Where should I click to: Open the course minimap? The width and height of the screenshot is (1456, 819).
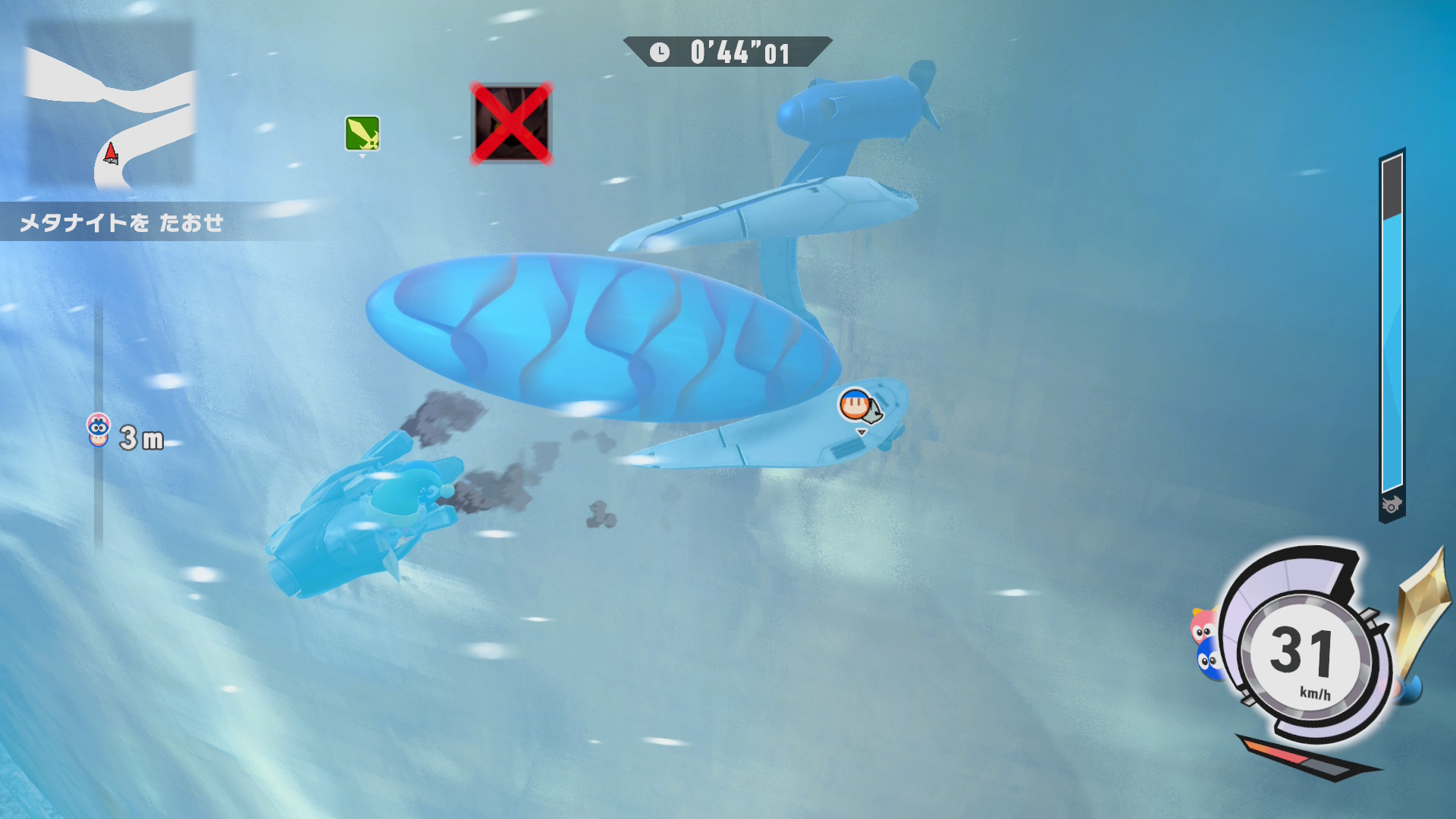[x=111, y=105]
